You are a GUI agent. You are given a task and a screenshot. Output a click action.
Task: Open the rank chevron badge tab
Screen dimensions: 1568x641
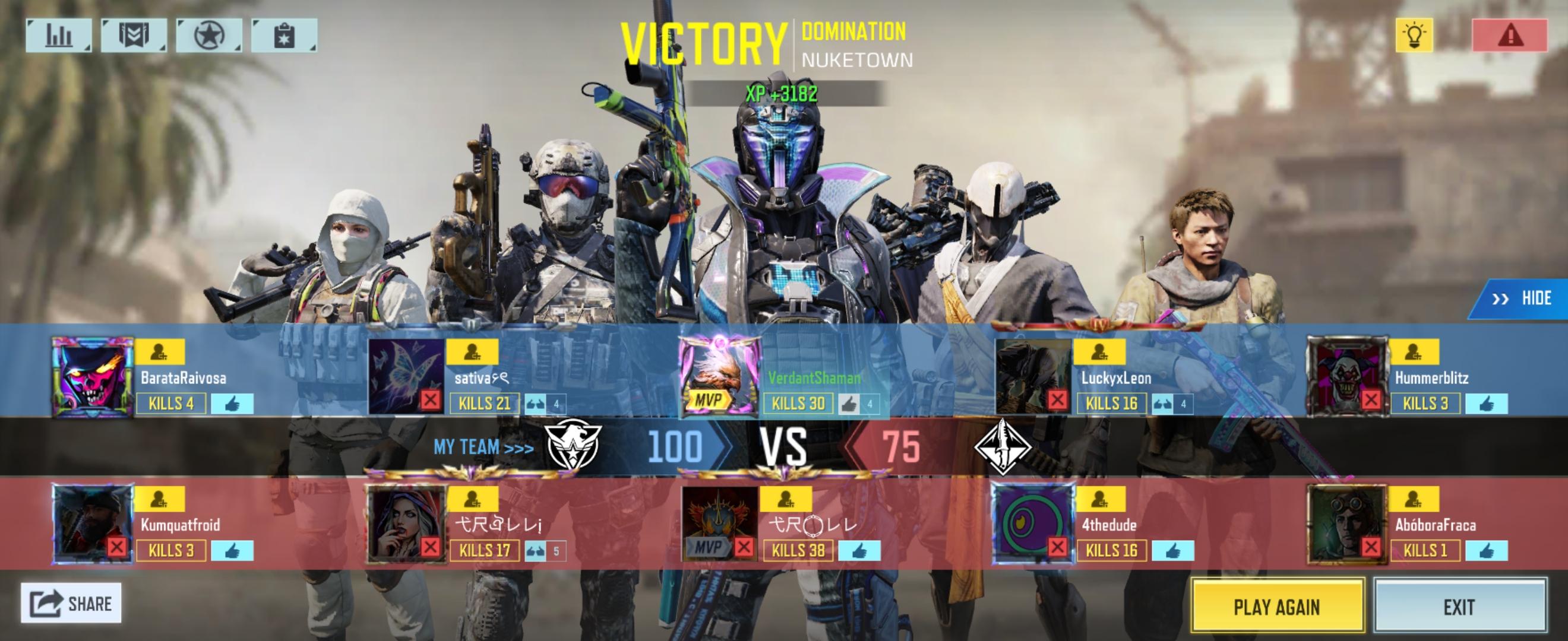point(134,35)
